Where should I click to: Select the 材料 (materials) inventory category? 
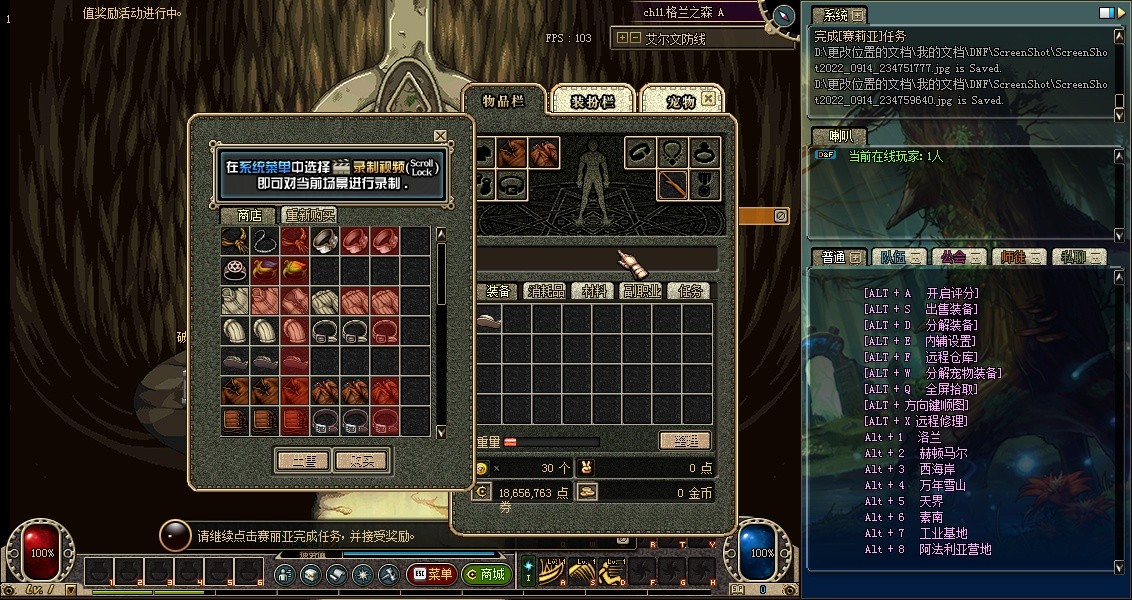tap(594, 291)
